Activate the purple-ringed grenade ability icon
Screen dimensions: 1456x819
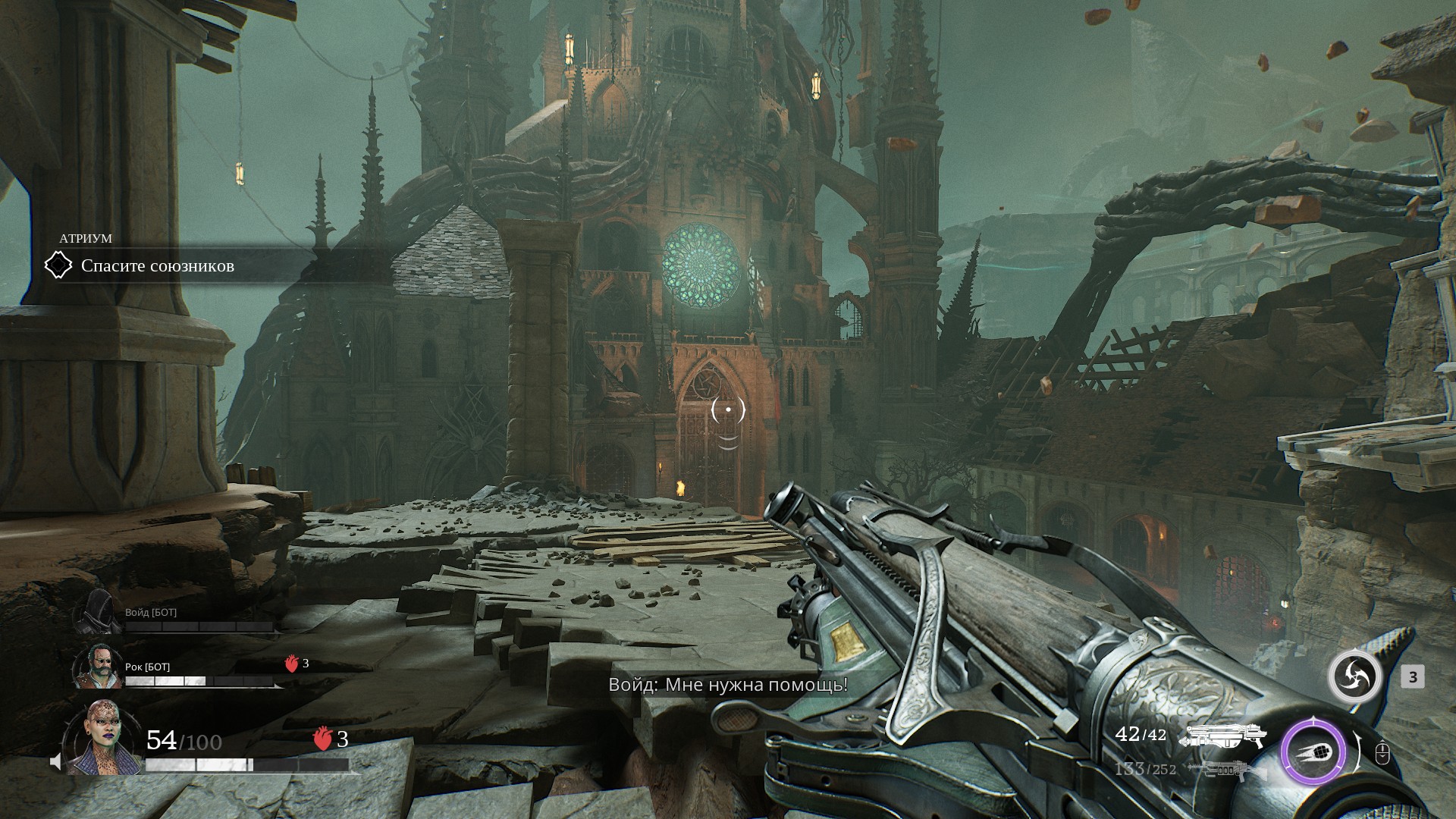tap(1313, 753)
